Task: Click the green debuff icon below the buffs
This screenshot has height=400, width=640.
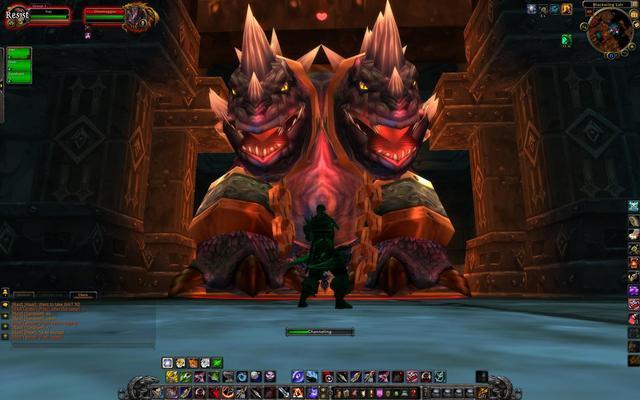Action: 566,40
